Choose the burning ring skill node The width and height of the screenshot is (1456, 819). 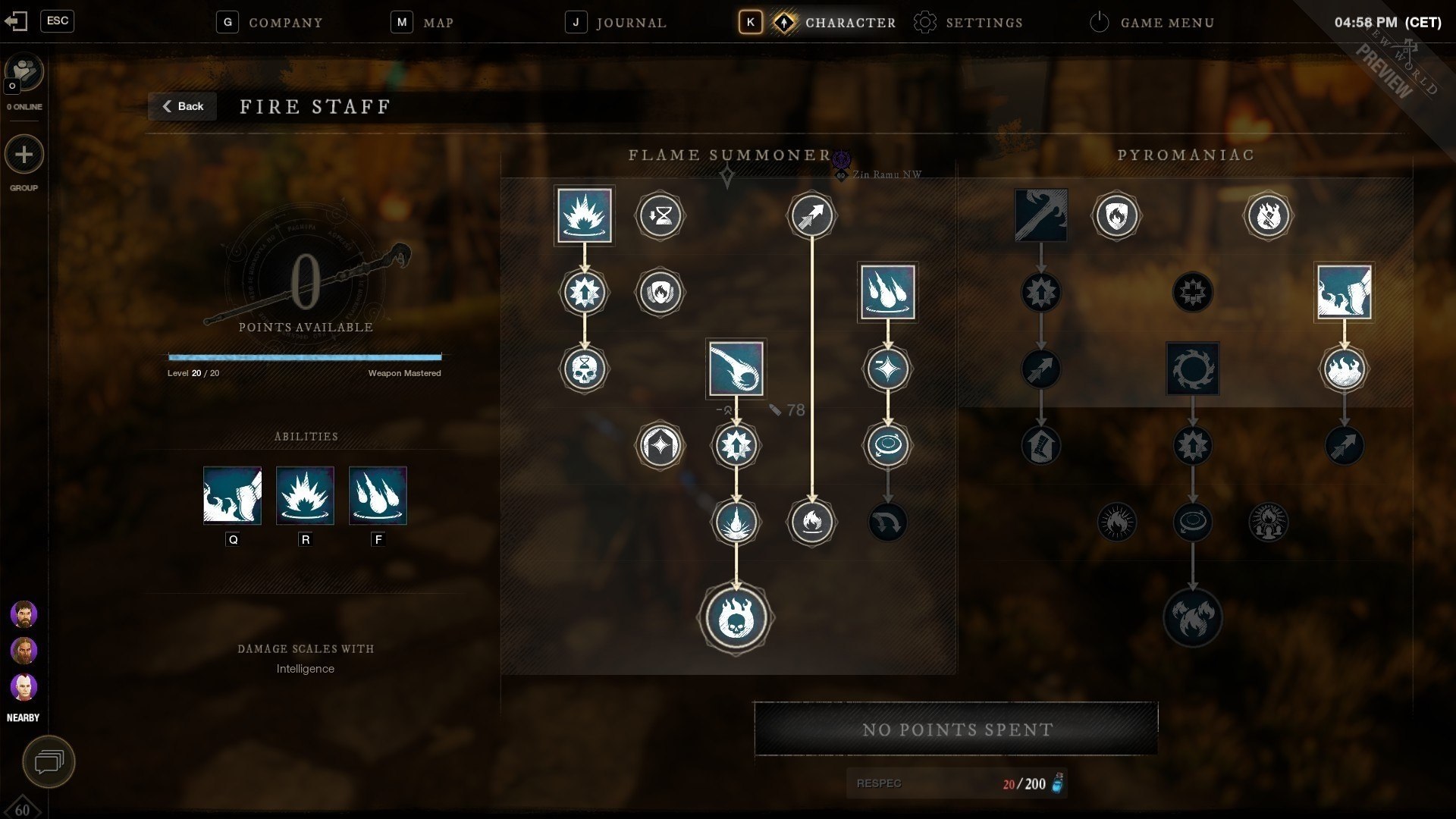[x=1192, y=369]
